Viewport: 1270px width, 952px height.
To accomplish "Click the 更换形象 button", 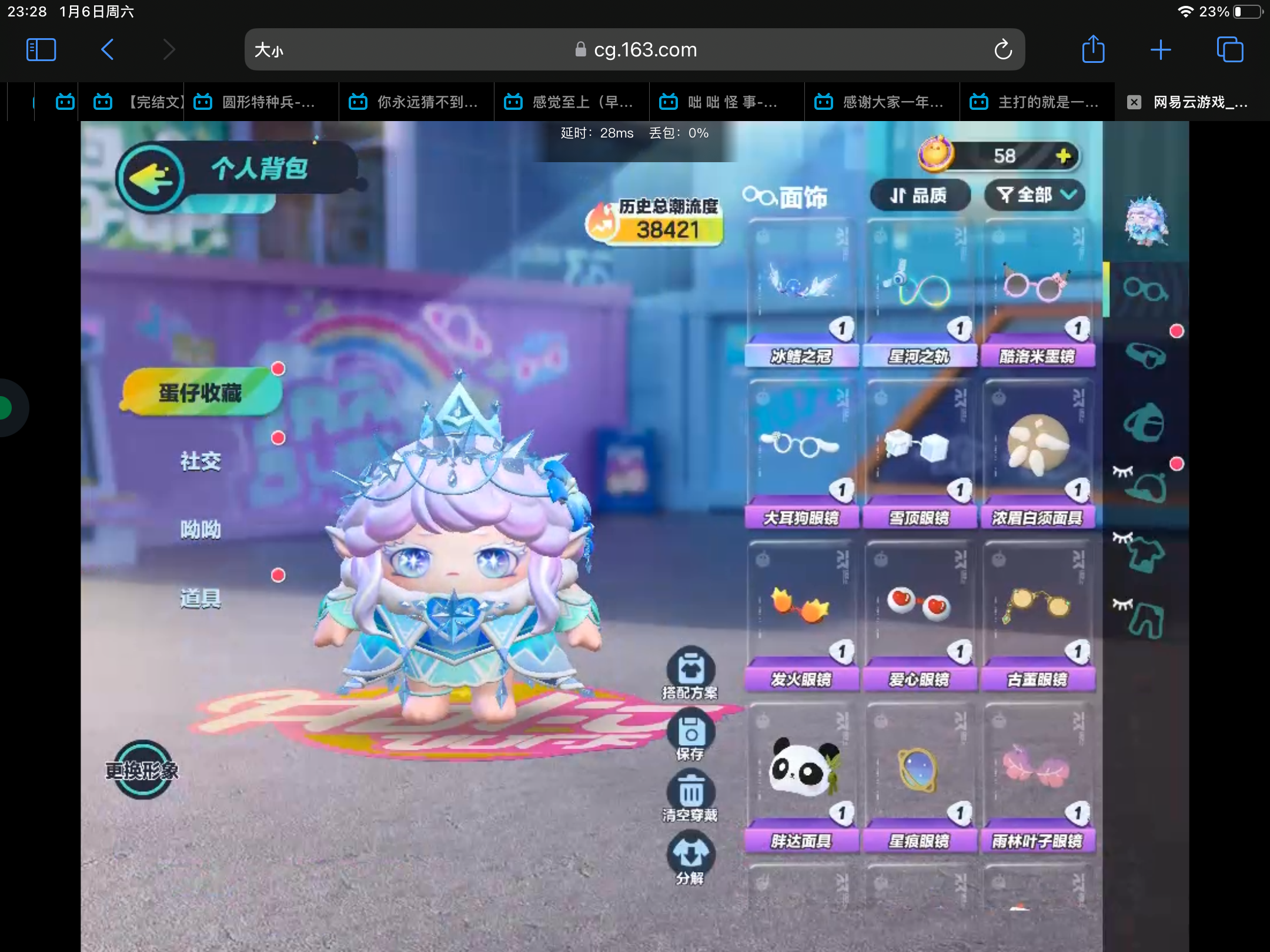I will 142,770.
